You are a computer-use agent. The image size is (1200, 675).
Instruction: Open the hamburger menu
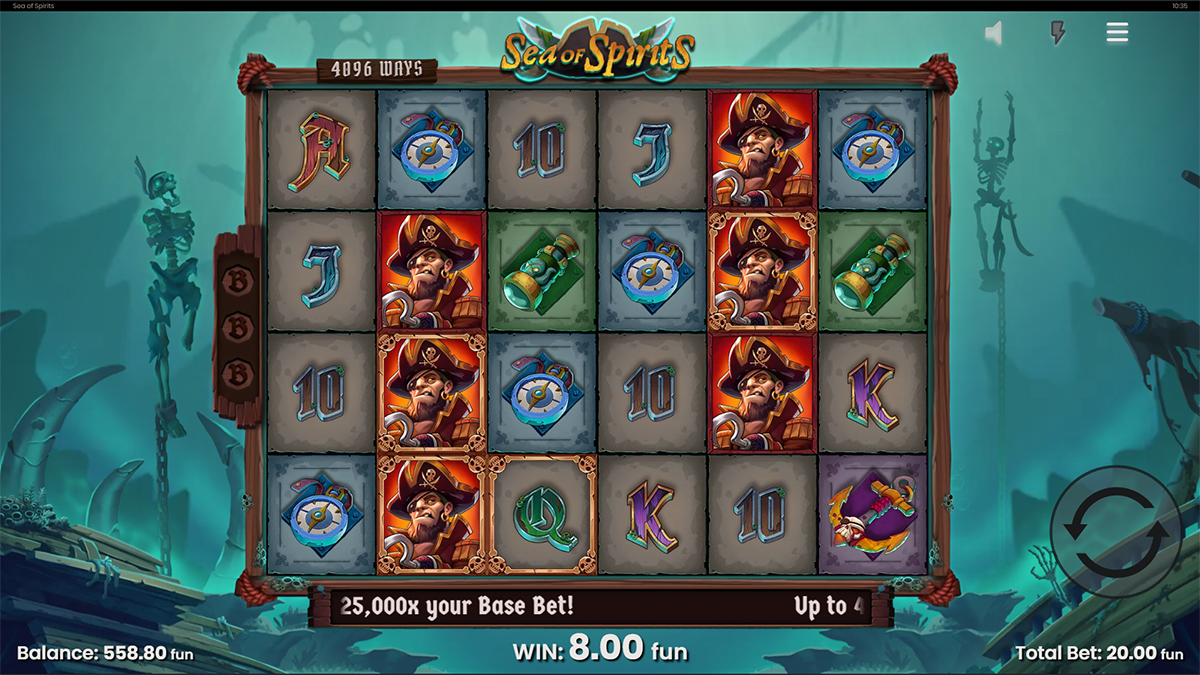tap(1117, 33)
